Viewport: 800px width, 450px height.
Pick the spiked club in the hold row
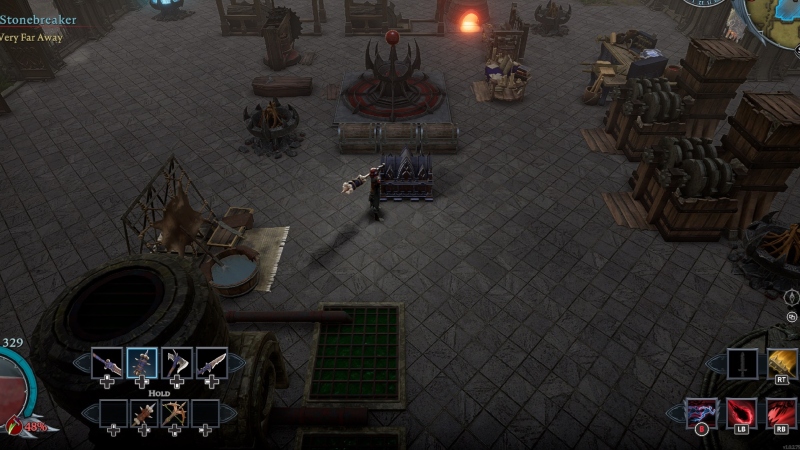click(x=143, y=413)
